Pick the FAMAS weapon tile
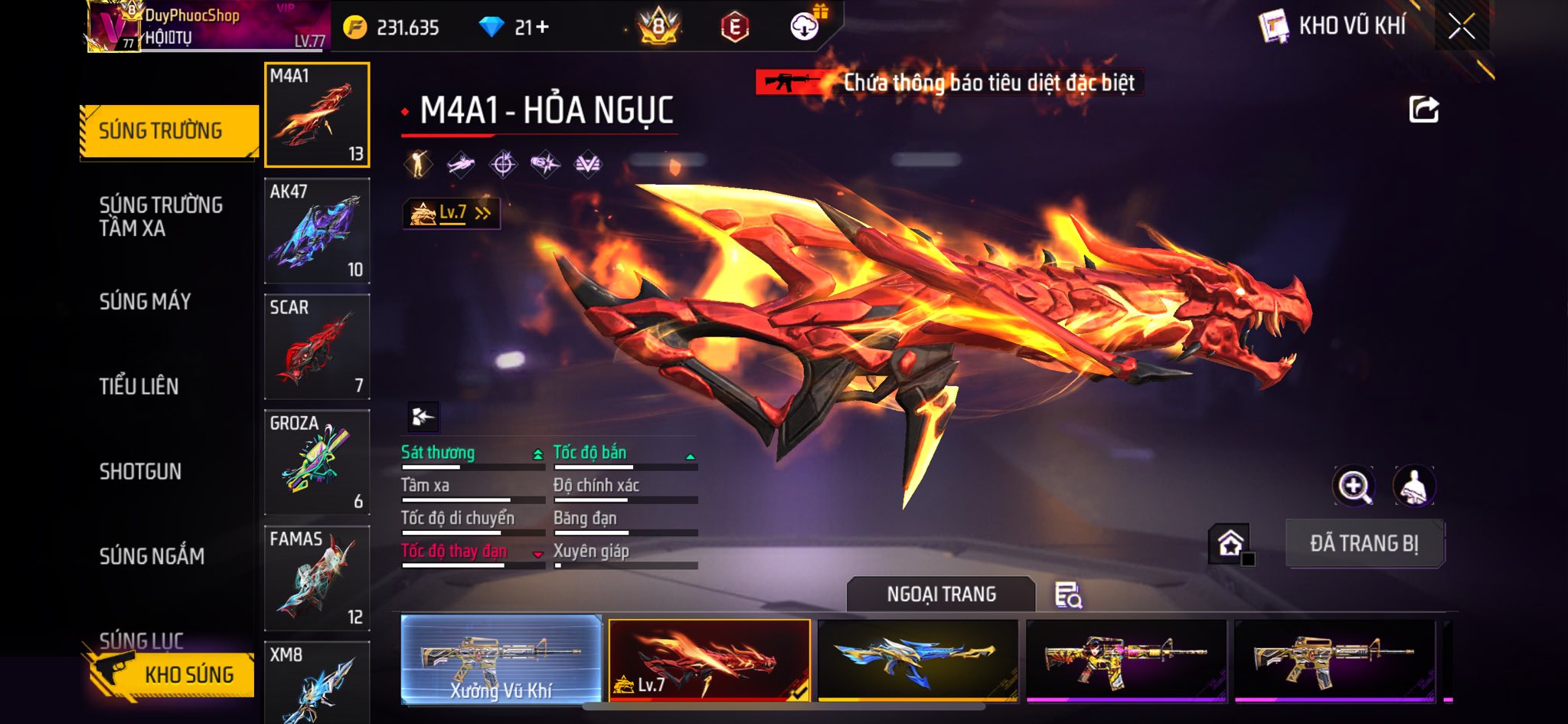The width and height of the screenshot is (1568, 724). (x=317, y=578)
